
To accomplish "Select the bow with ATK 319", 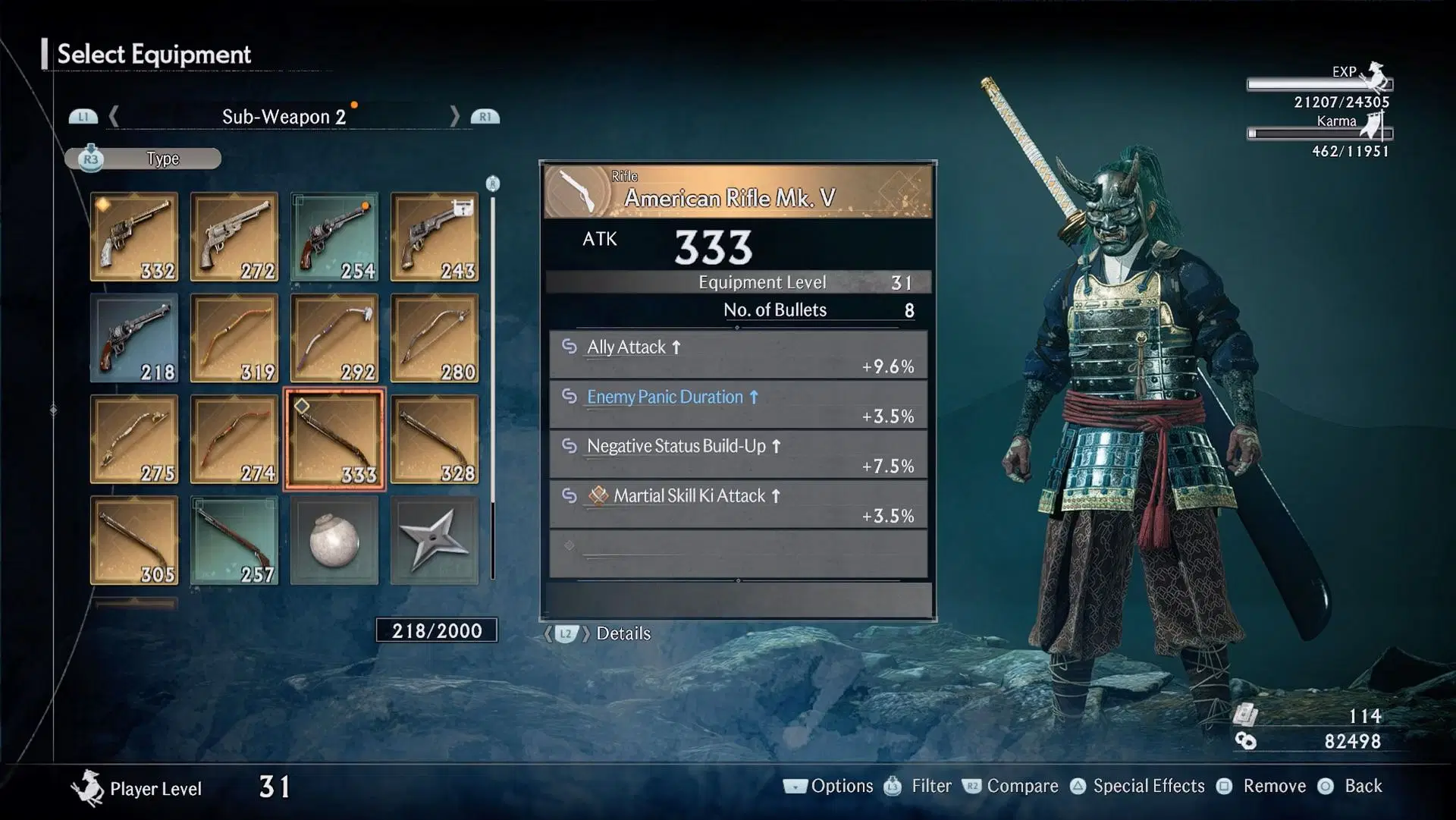I will (x=234, y=338).
